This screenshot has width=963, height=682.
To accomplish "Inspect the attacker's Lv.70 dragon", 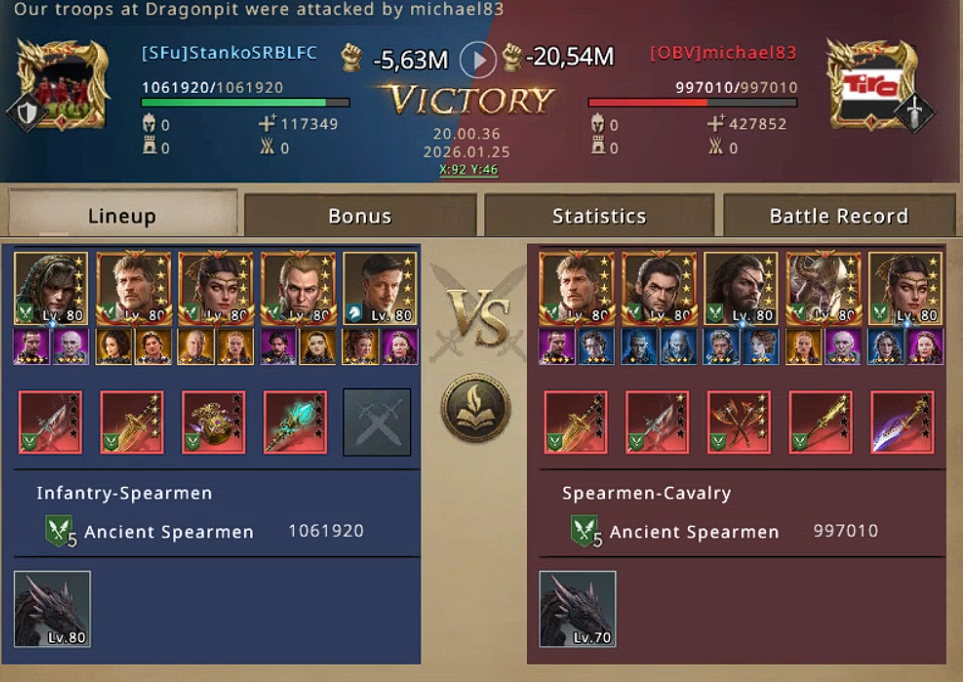I will (x=577, y=609).
